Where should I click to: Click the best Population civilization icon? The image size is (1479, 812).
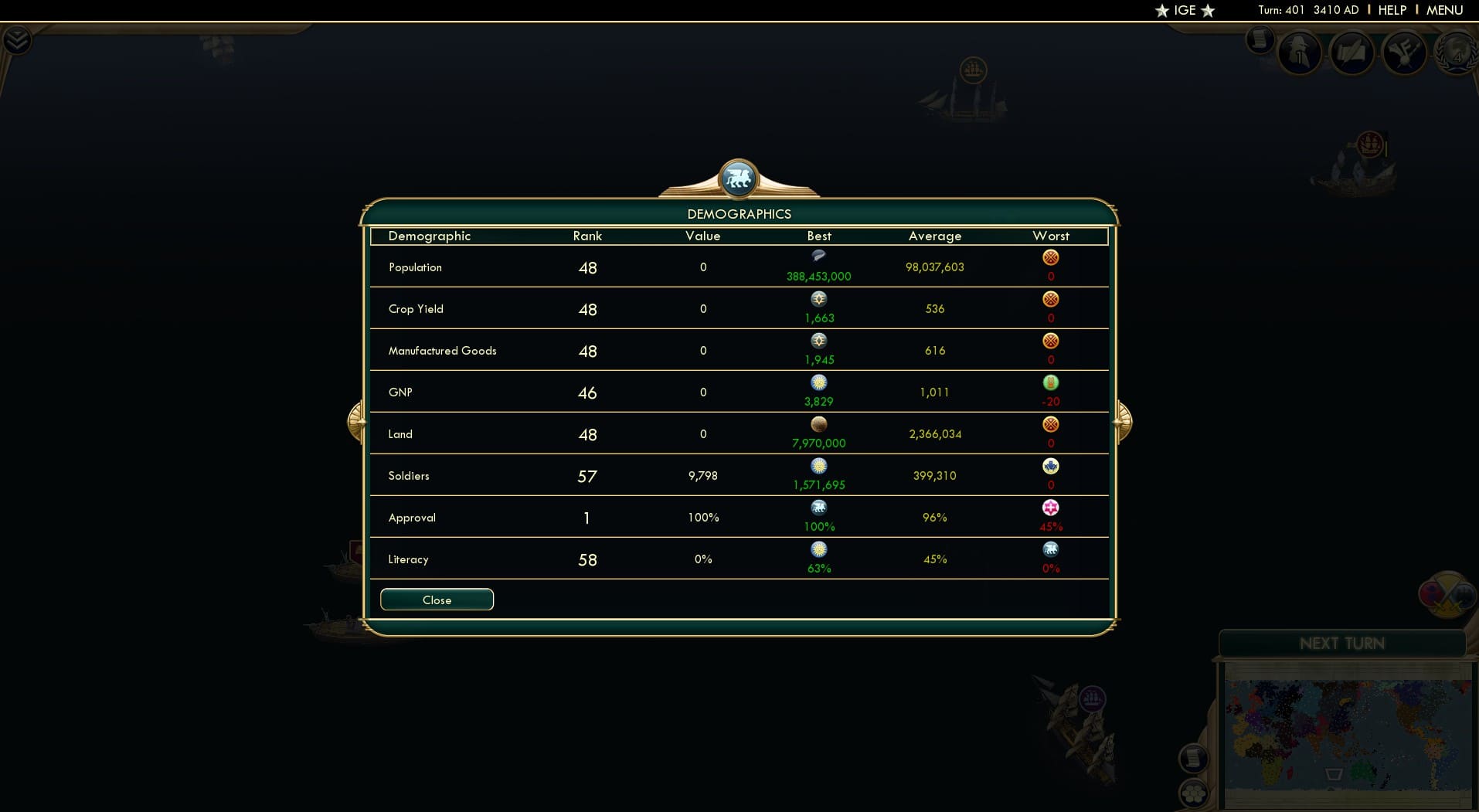point(818,256)
